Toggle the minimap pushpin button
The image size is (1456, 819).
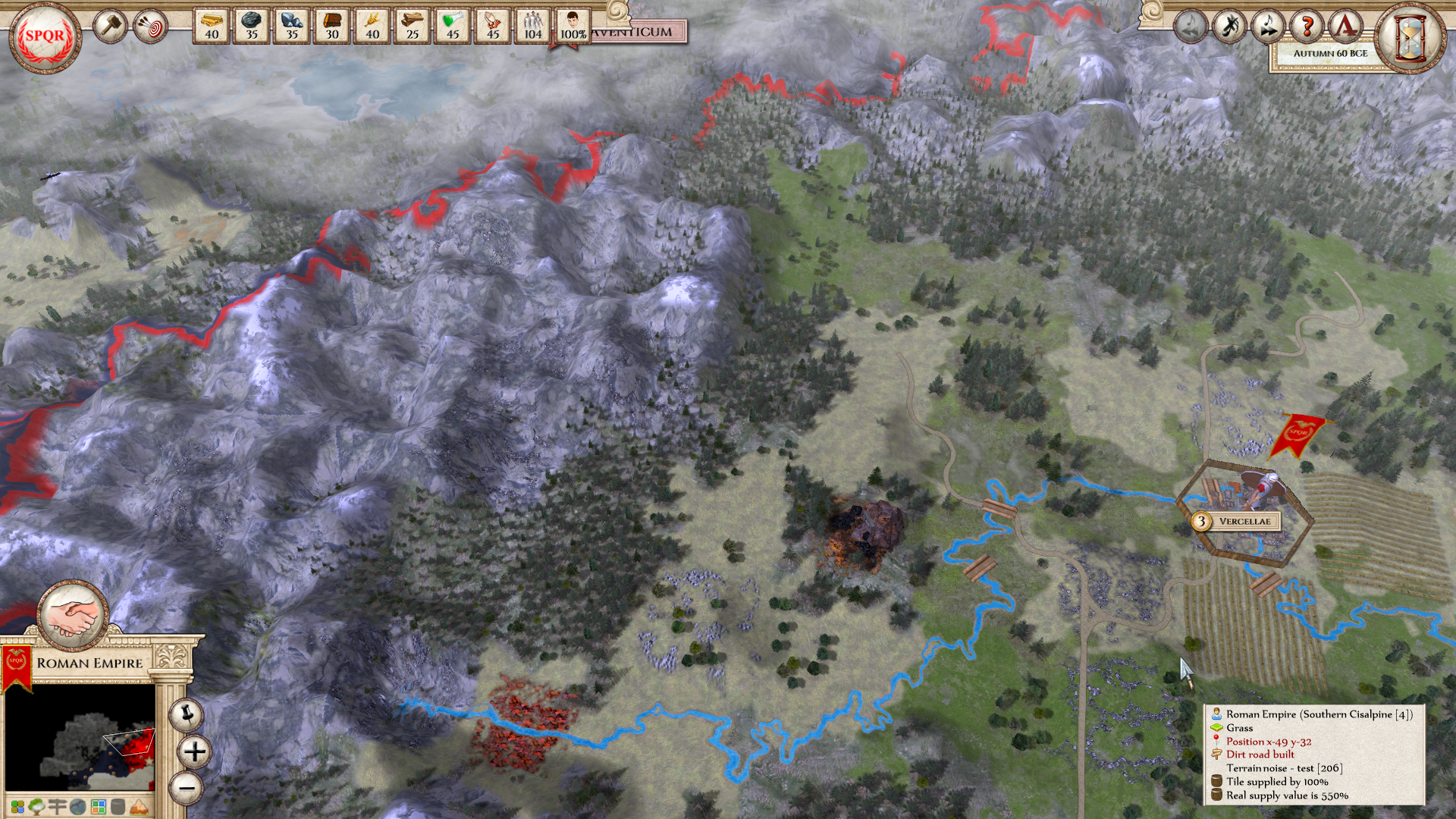click(x=186, y=714)
